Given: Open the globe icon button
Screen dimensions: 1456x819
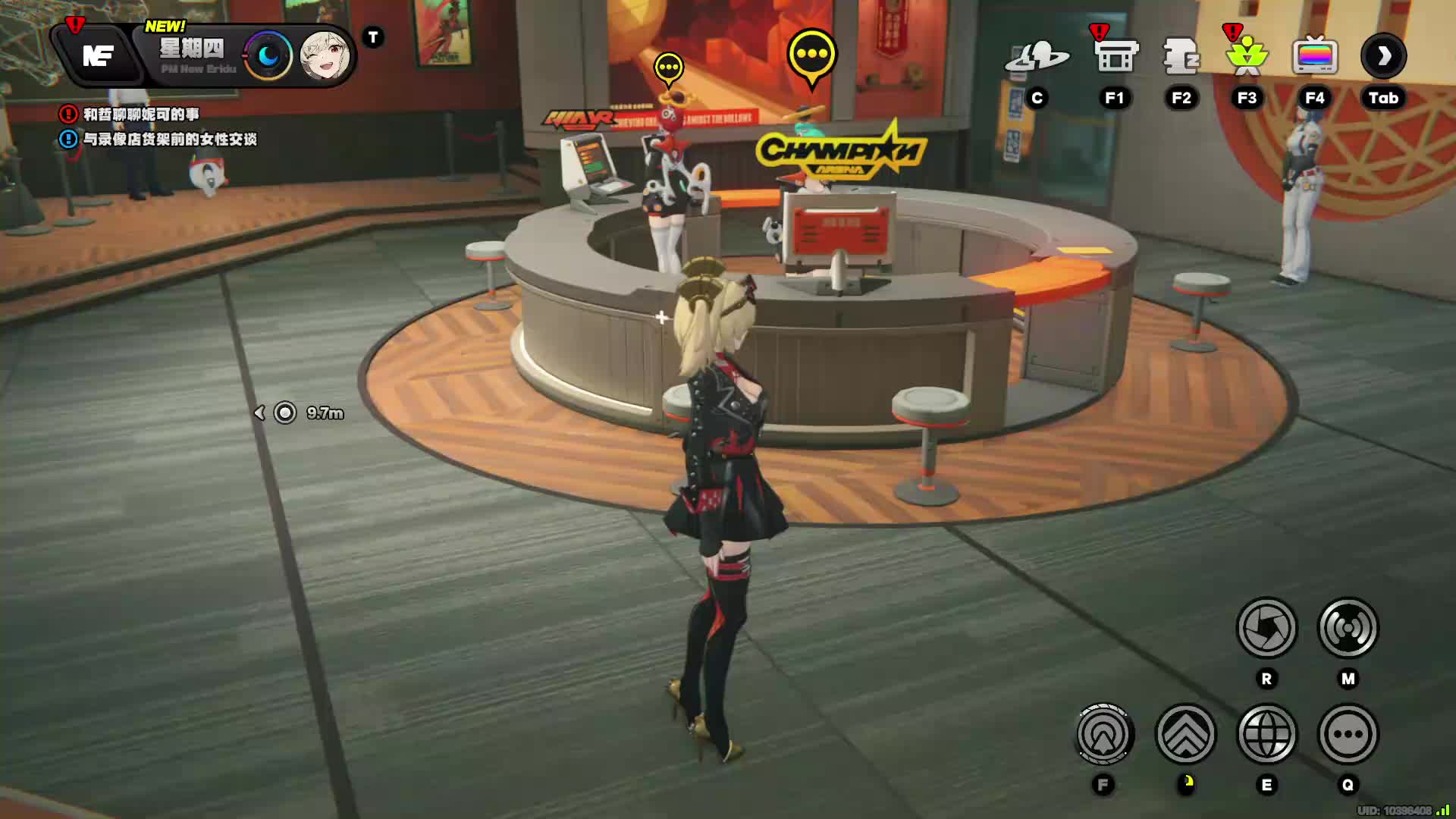Looking at the screenshot, I should (1266, 734).
